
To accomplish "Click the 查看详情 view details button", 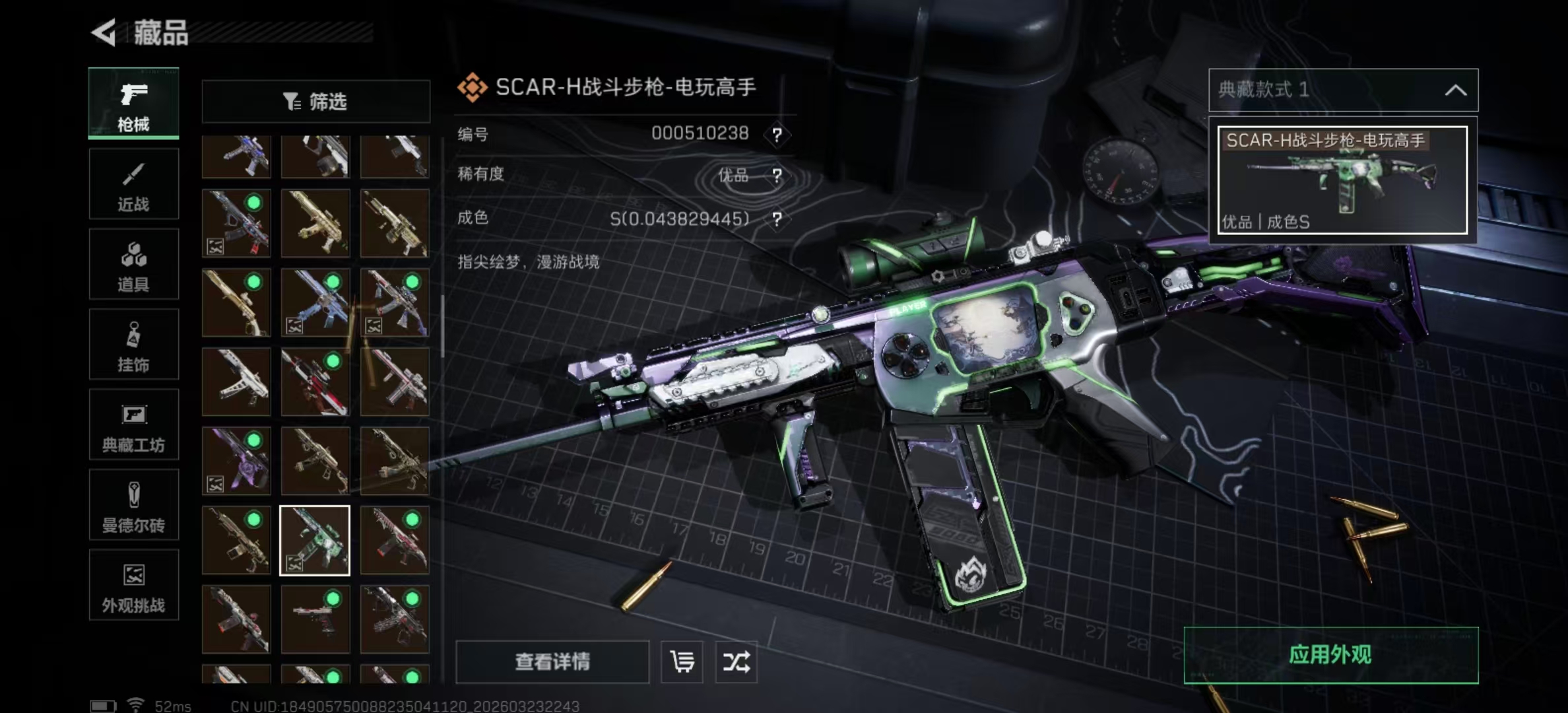I will [552, 662].
